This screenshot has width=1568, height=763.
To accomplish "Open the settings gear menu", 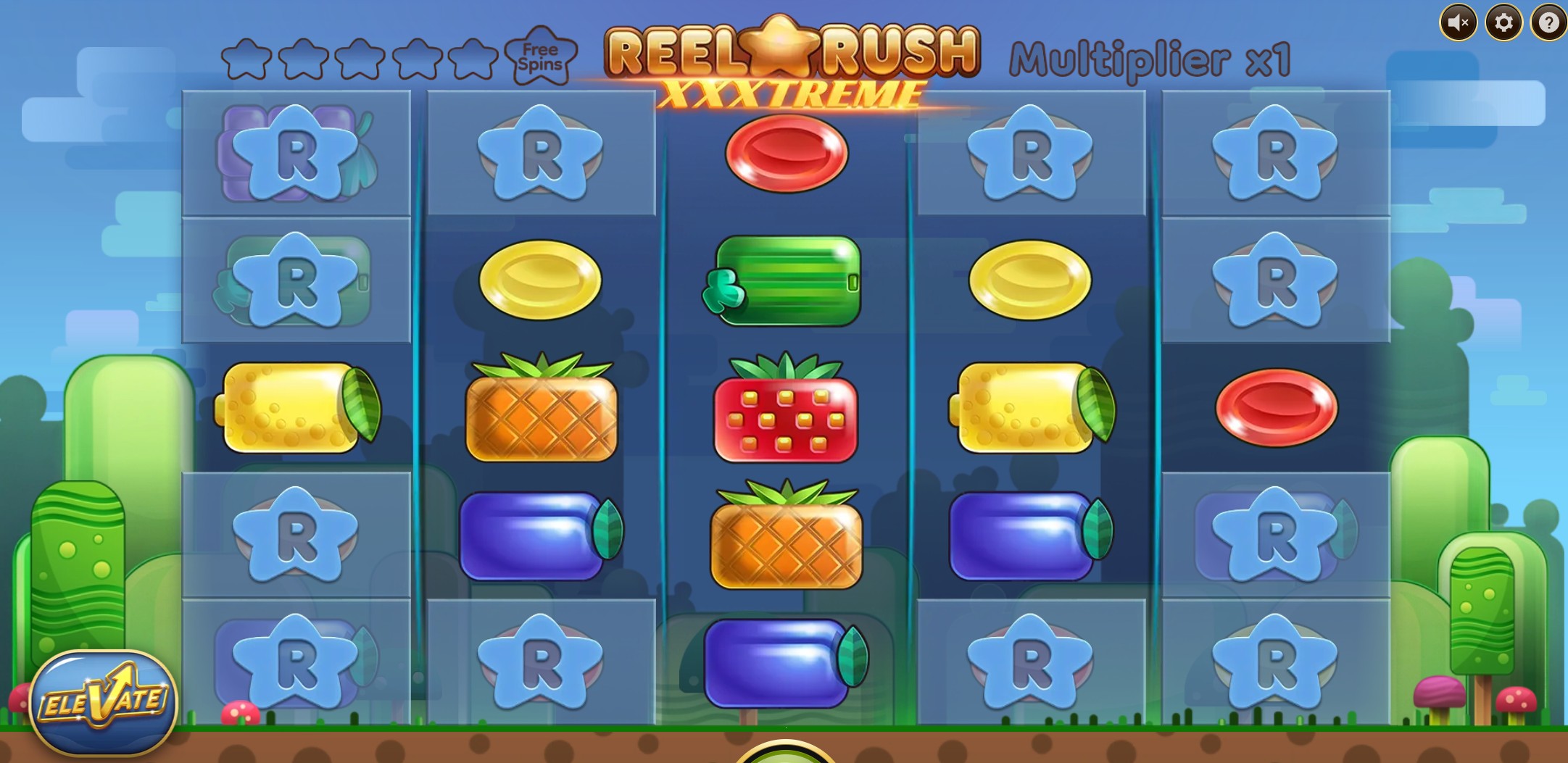I will (x=1503, y=22).
